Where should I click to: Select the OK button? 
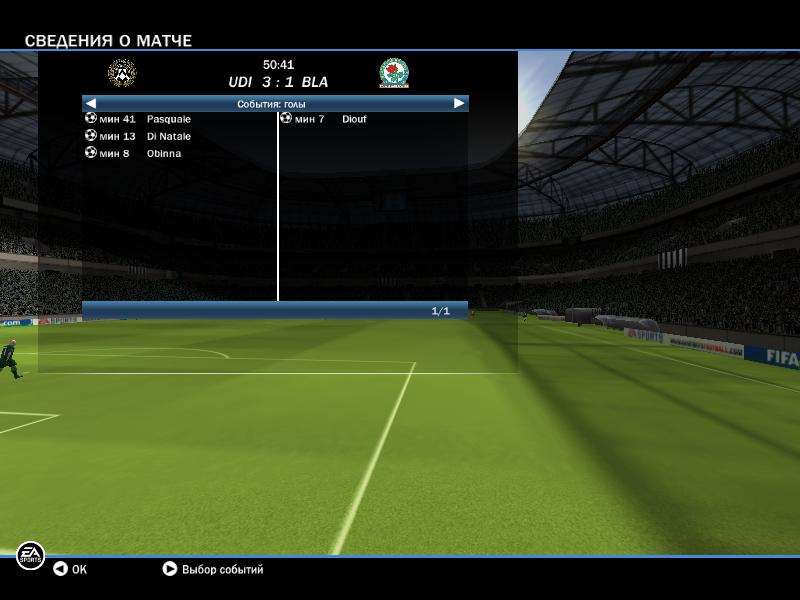tap(70, 570)
